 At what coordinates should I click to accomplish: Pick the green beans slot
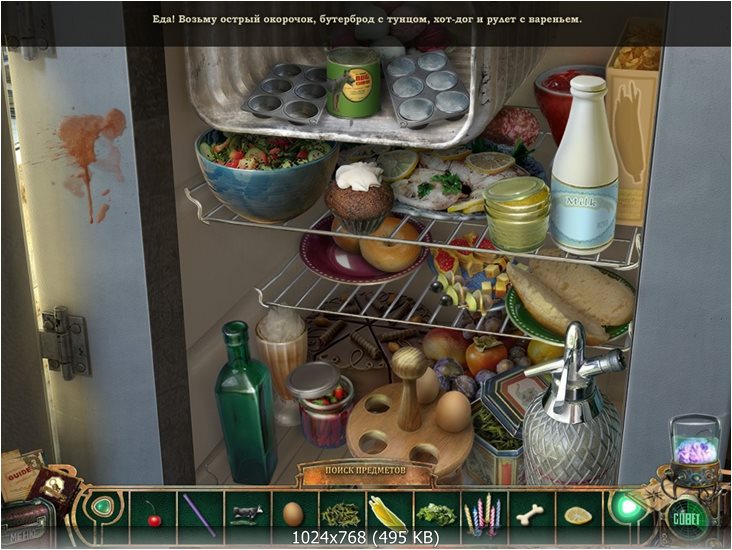coord(340,514)
